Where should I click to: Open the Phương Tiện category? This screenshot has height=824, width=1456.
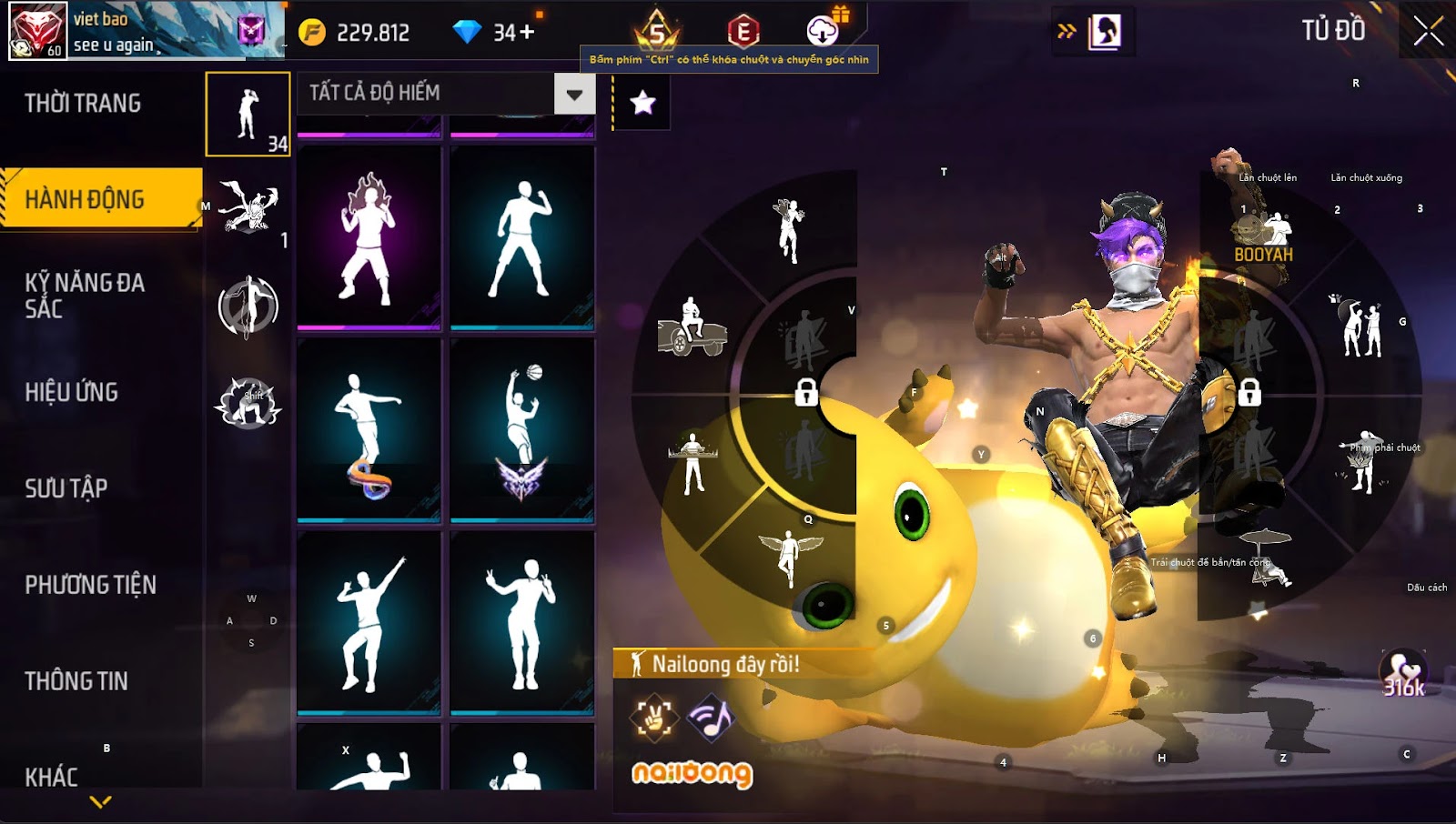point(90,585)
